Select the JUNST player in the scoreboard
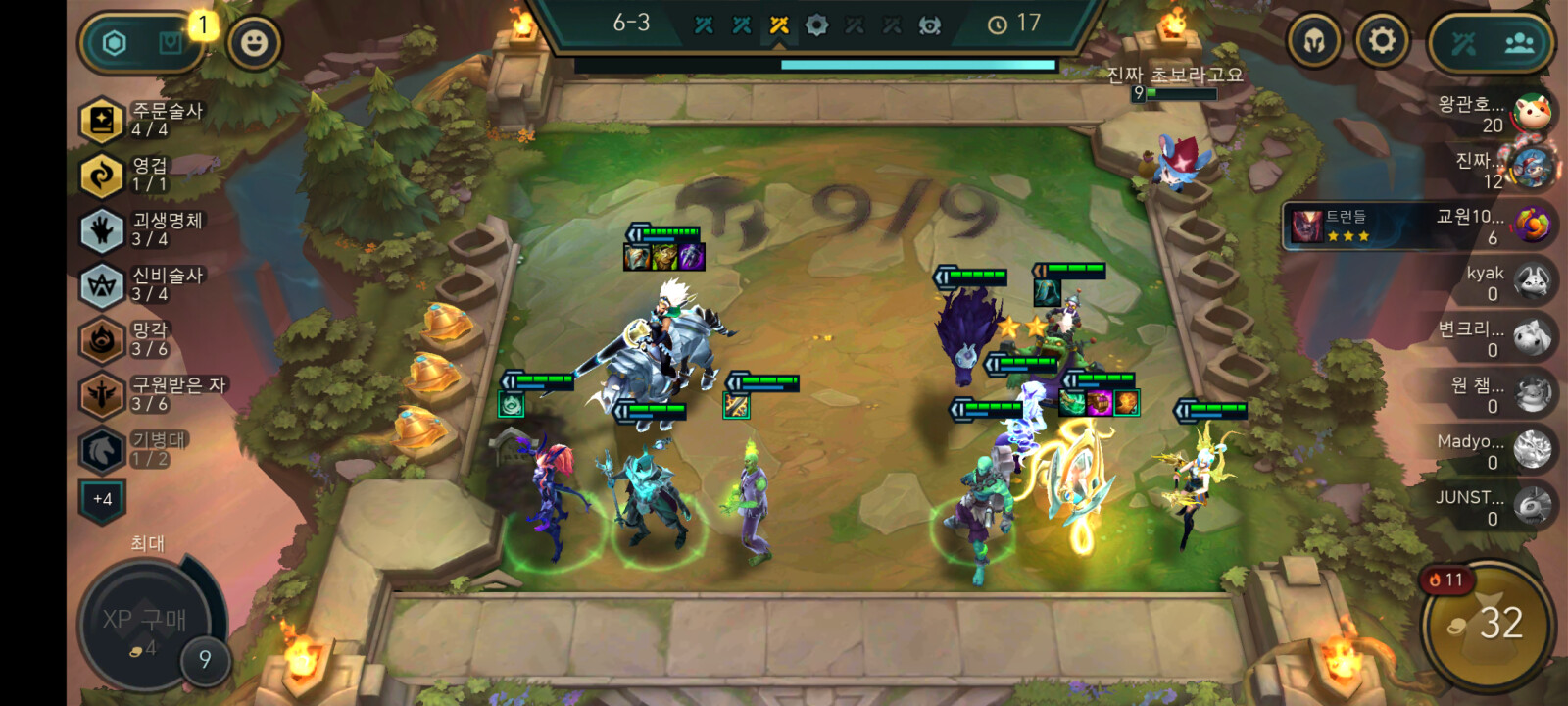This screenshot has width=1568, height=706. pos(1494,507)
